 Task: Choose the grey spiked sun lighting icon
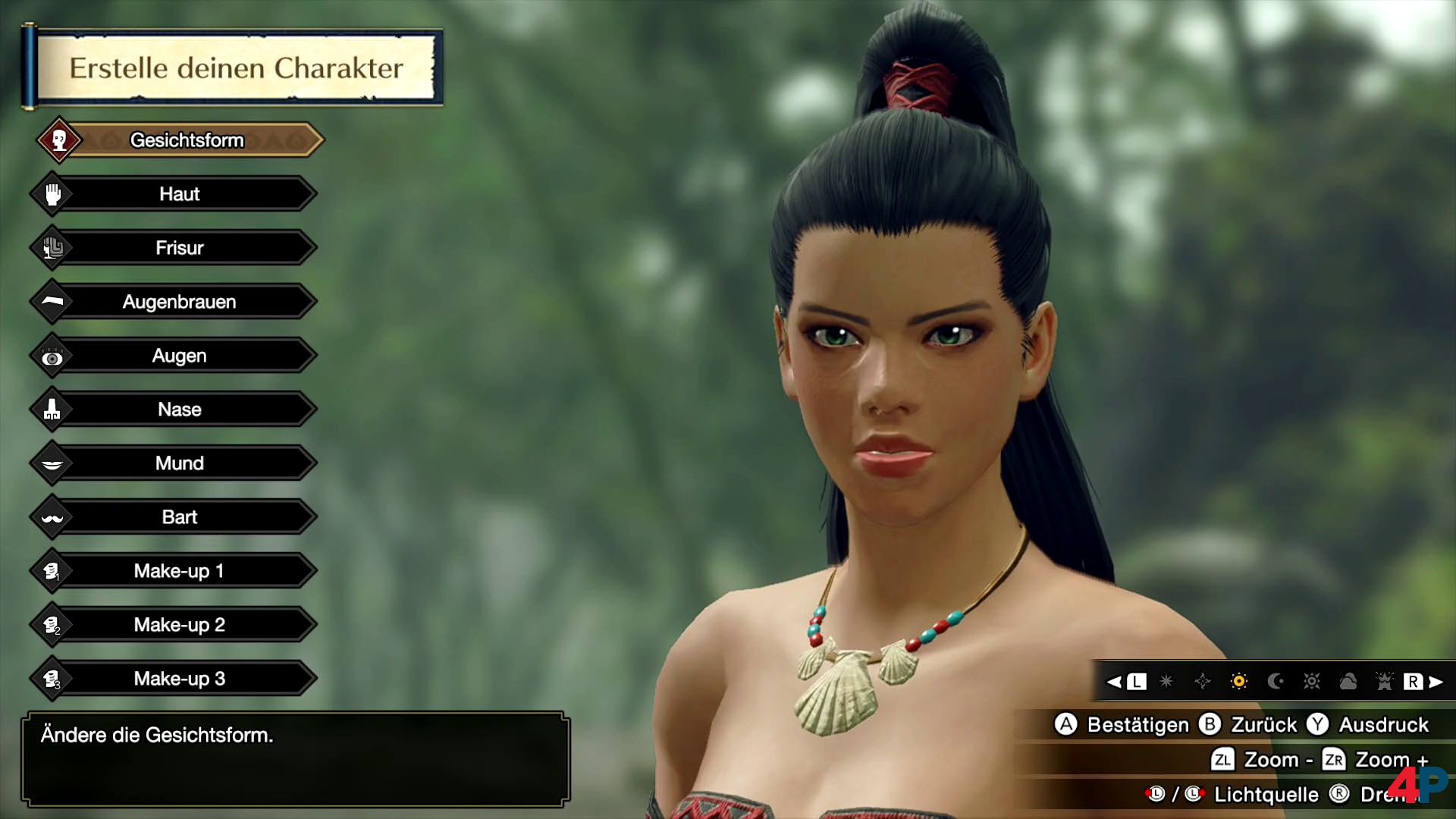[1312, 682]
